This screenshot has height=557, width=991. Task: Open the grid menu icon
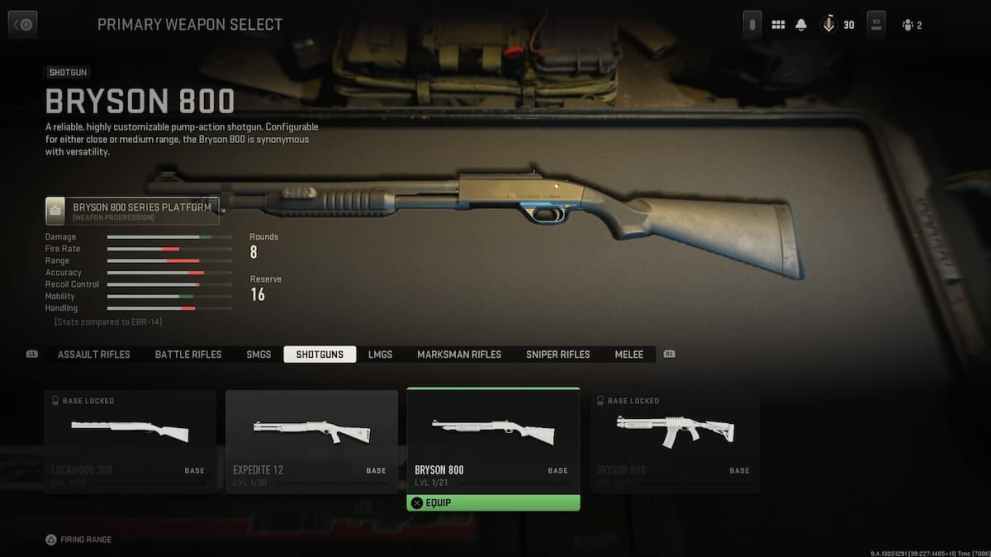(x=778, y=25)
